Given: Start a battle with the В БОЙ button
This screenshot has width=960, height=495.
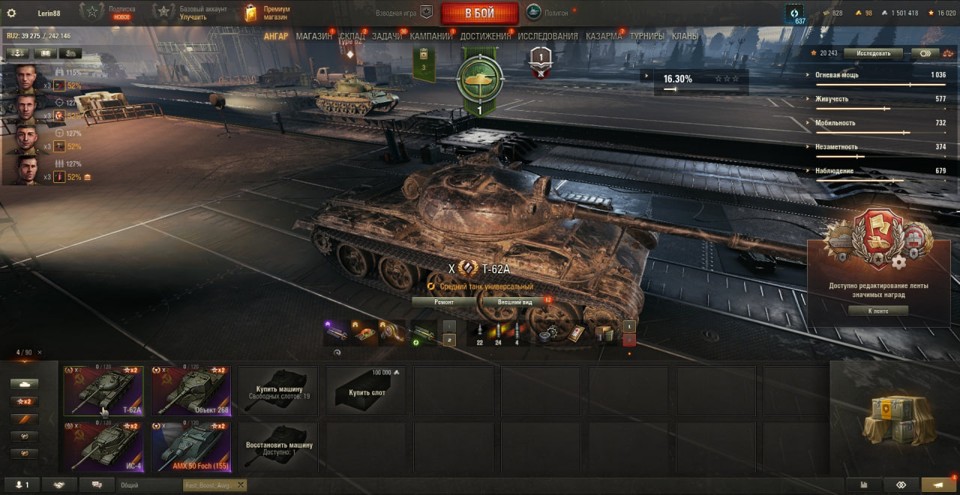Looking at the screenshot, I should [x=479, y=13].
